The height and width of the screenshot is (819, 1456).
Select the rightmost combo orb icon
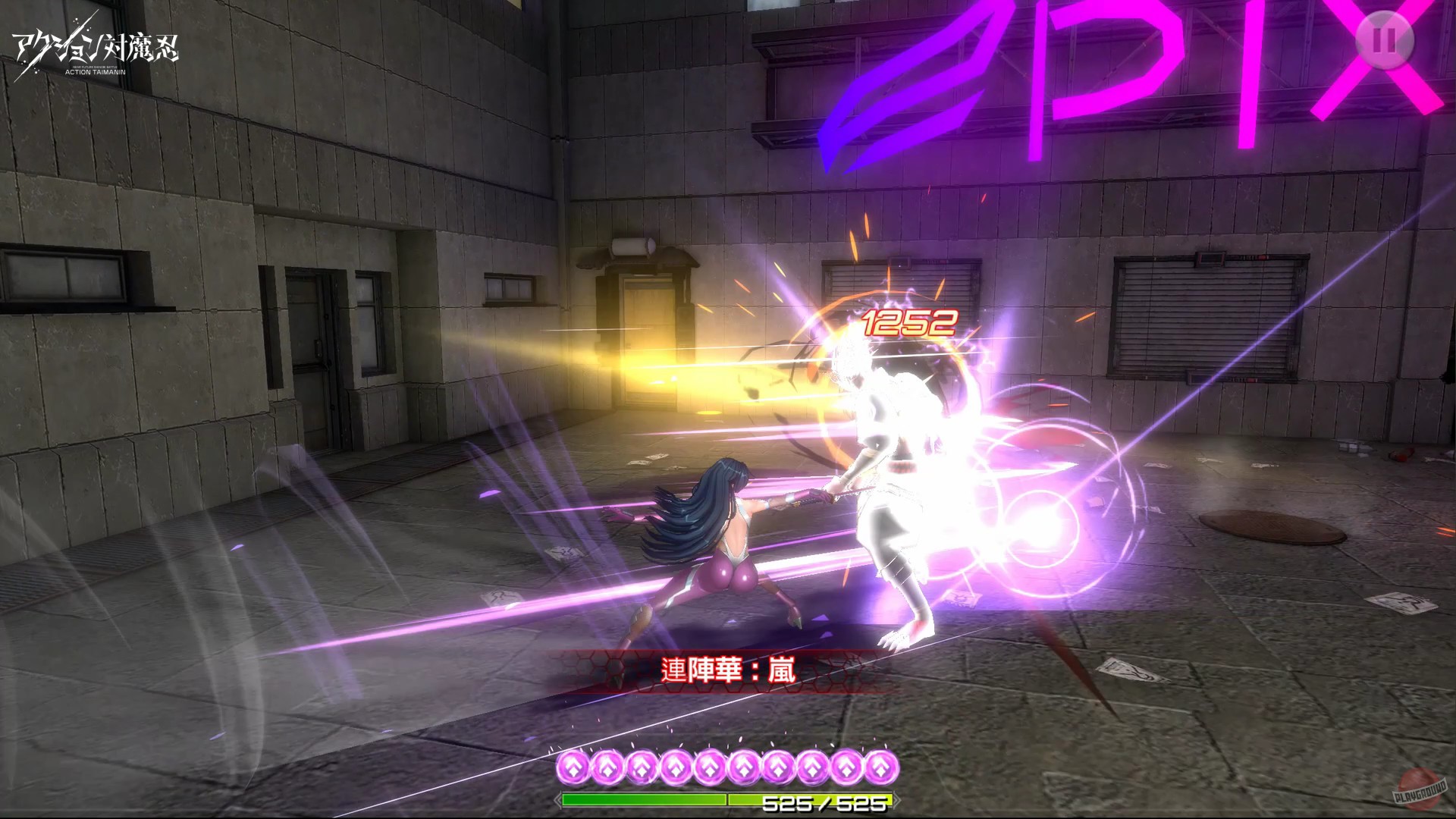coord(880,767)
